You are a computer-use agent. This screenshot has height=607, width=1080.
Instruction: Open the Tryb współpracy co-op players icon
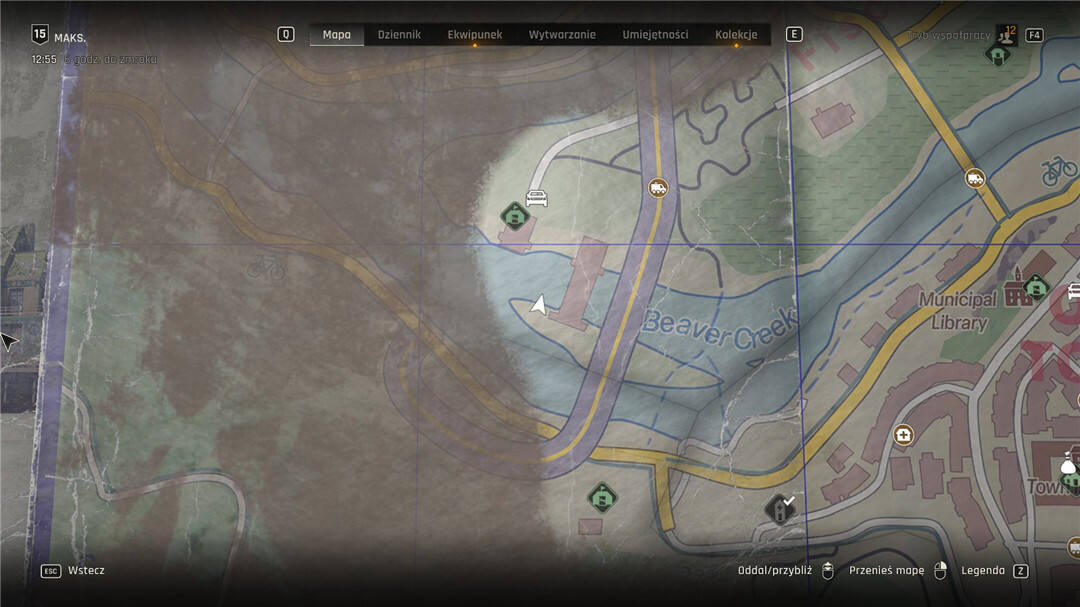click(x=1005, y=35)
